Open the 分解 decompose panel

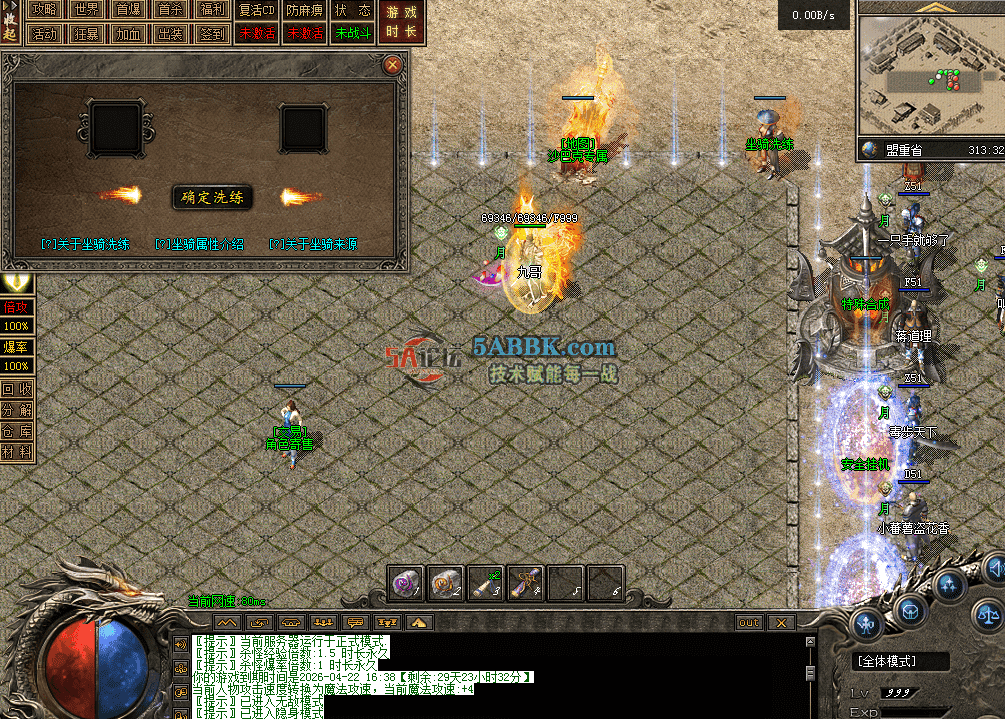16,410
